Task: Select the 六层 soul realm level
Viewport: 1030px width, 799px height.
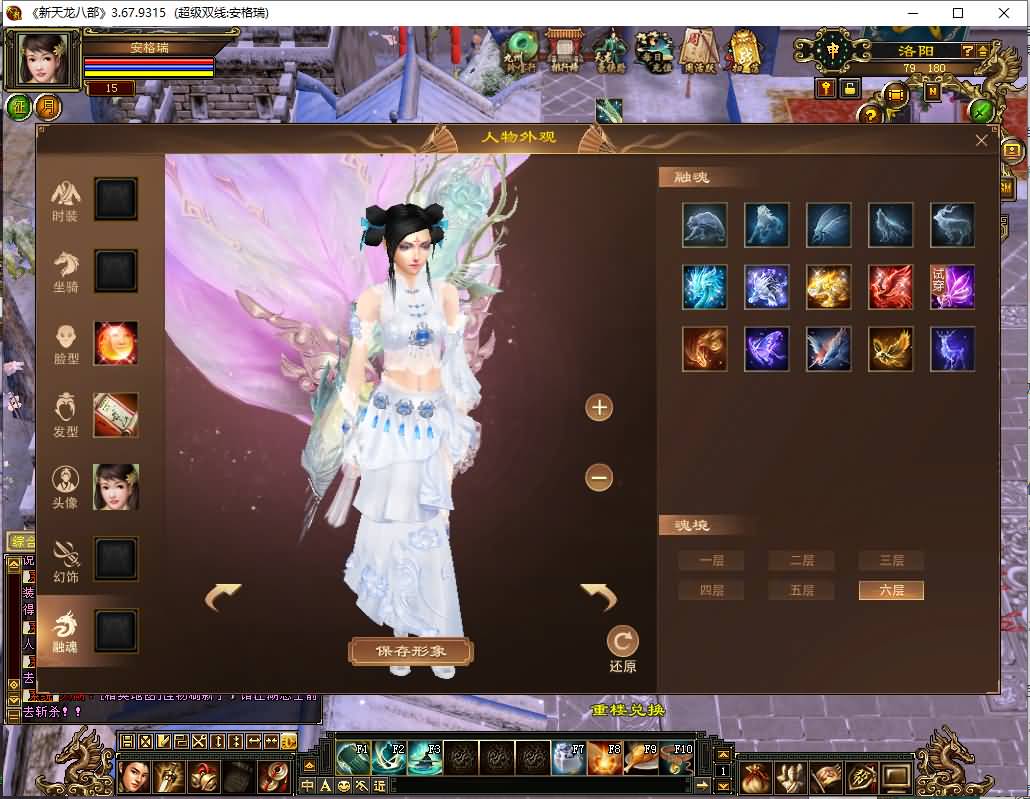Action: 891,591
